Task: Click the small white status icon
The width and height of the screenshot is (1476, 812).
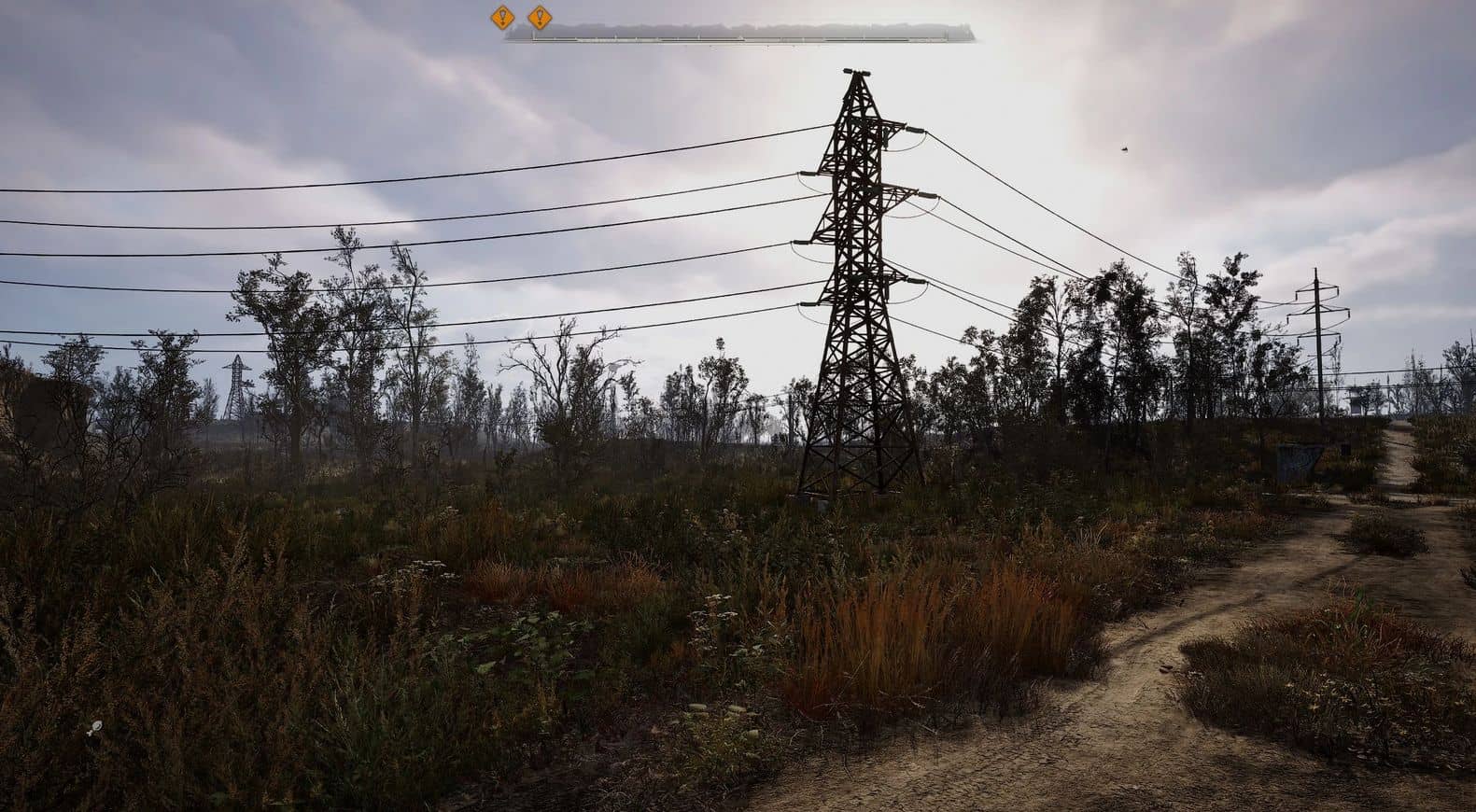Action: point(93,727)
